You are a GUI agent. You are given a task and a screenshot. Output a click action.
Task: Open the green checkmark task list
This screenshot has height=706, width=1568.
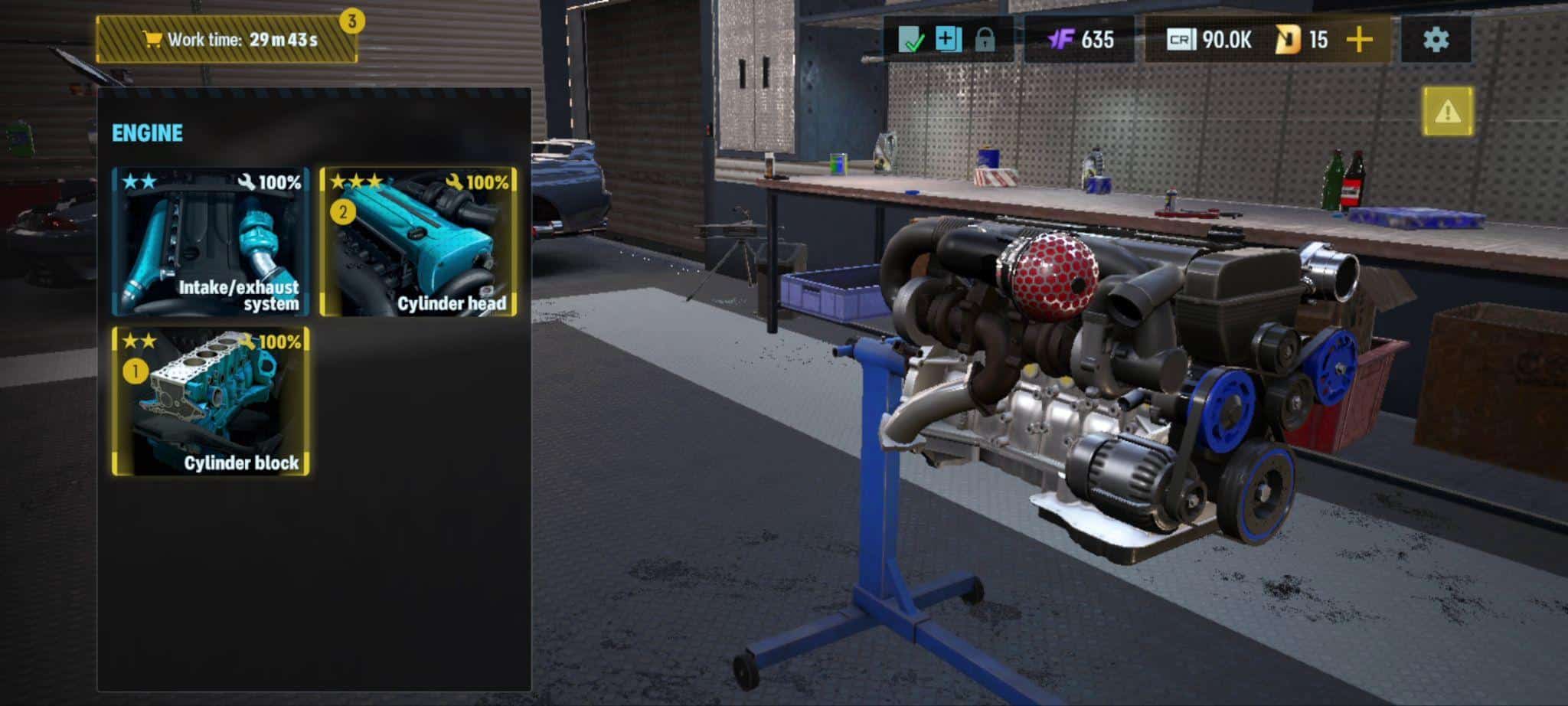click(x=911, y=40)
